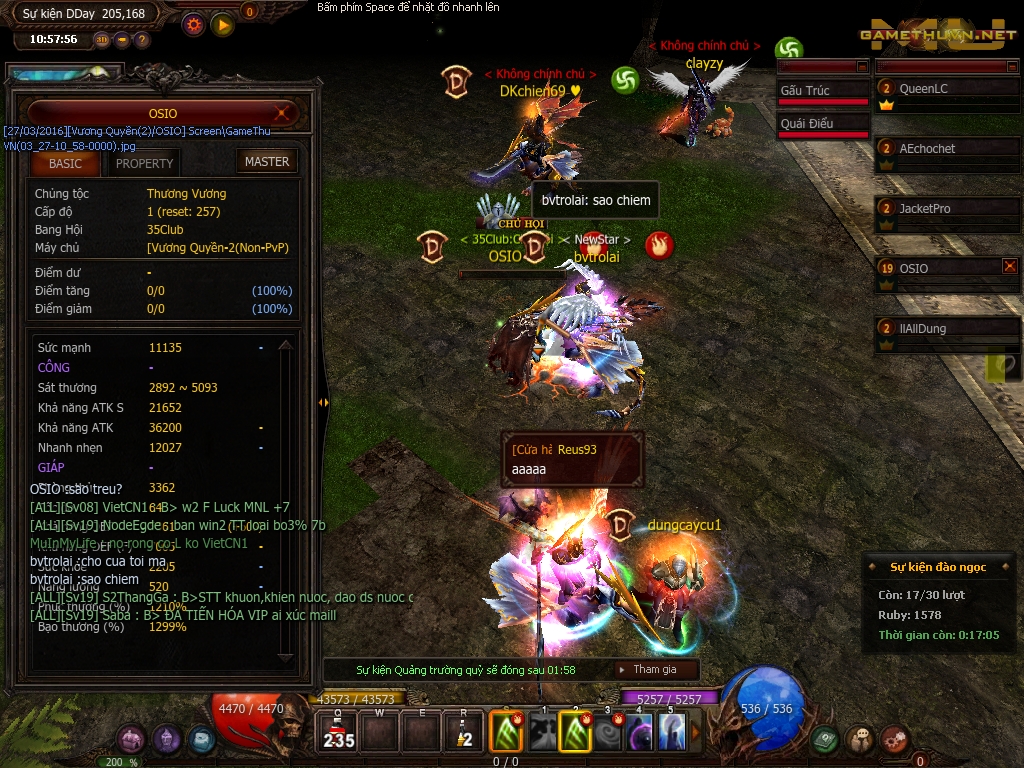Image resolution: width=1024 pixels, height=768 pixels.
Task: Open the blue bag inventory icon
Action: coord(201,739)
